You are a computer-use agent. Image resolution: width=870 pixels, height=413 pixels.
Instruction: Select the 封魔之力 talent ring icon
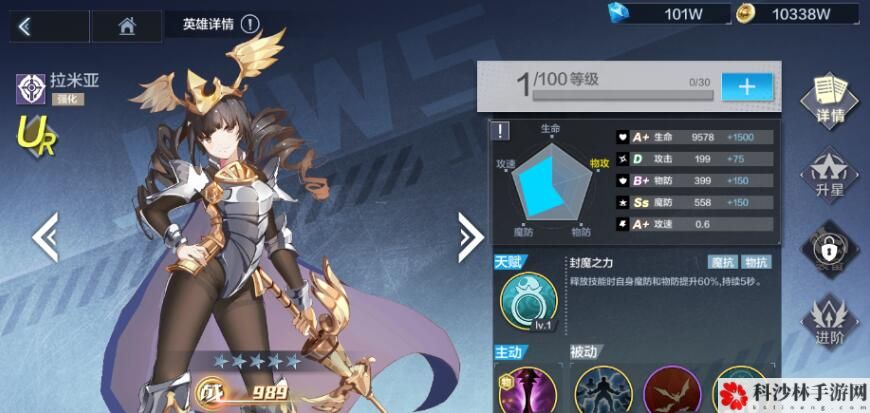529,297
